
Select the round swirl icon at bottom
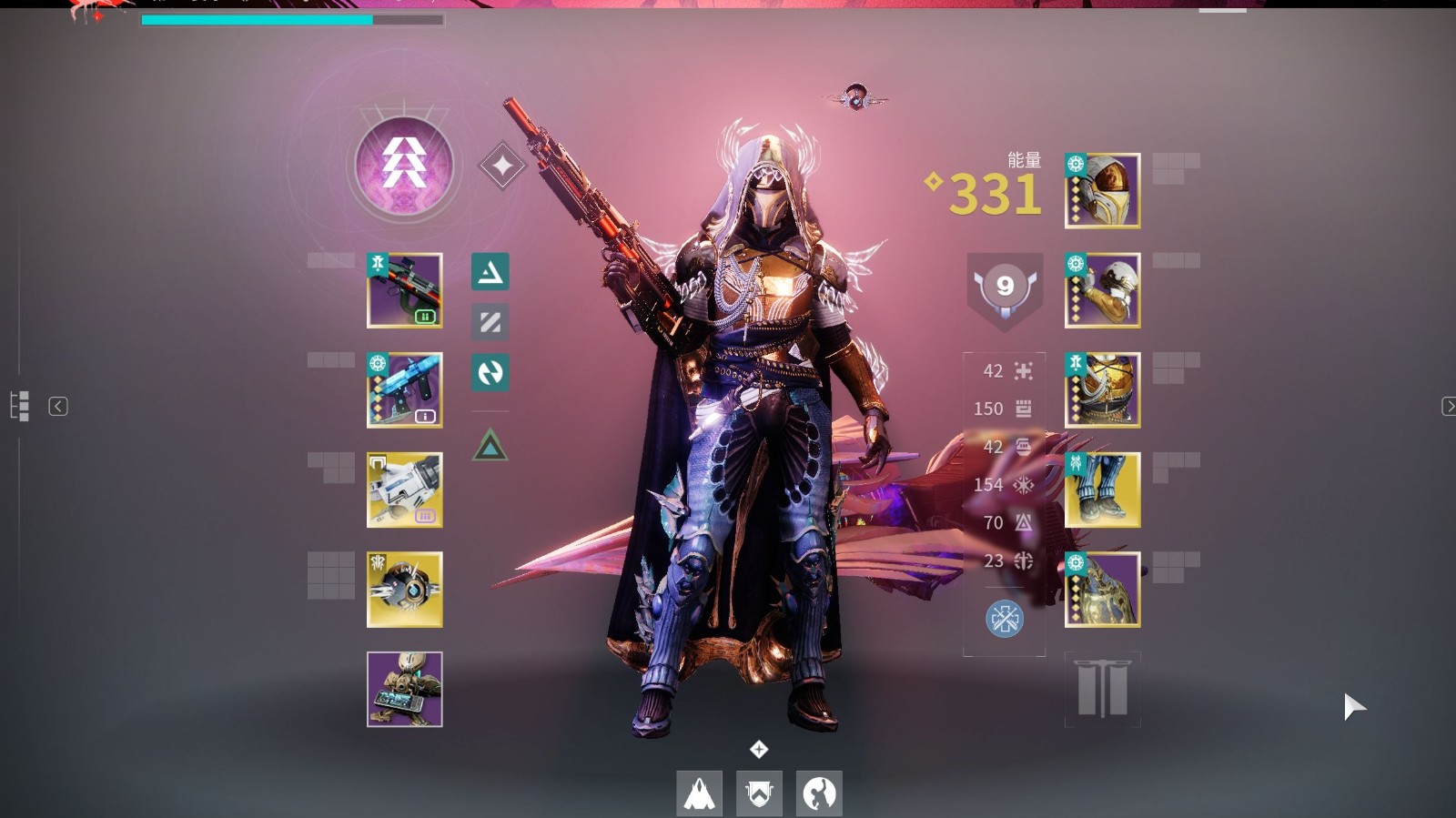819,793
